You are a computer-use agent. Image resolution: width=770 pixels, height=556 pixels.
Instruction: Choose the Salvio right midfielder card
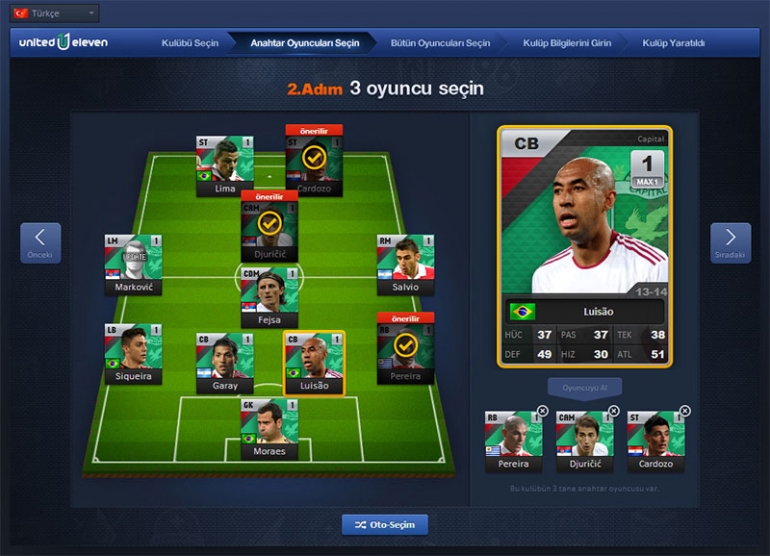tap(405, 264)
